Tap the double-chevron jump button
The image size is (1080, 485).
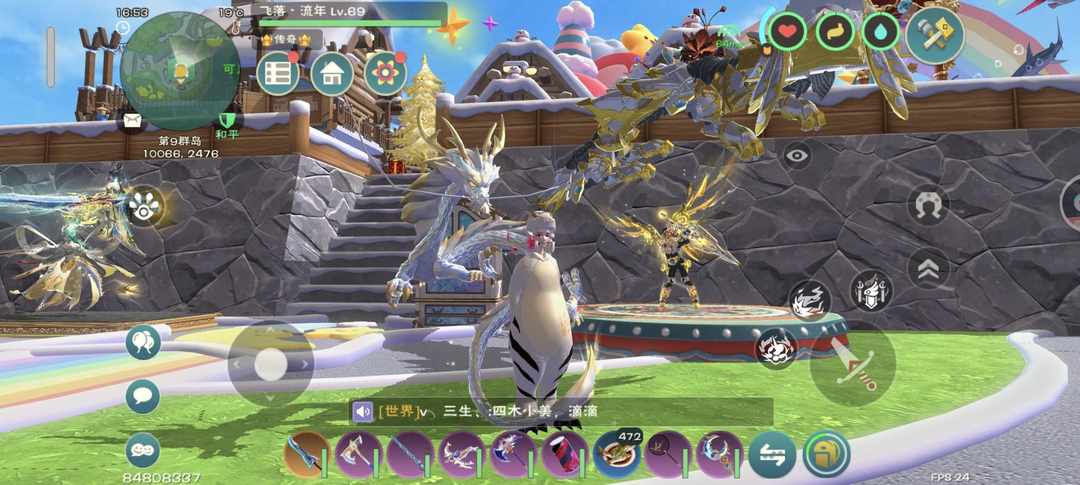[x=928, y=268]
